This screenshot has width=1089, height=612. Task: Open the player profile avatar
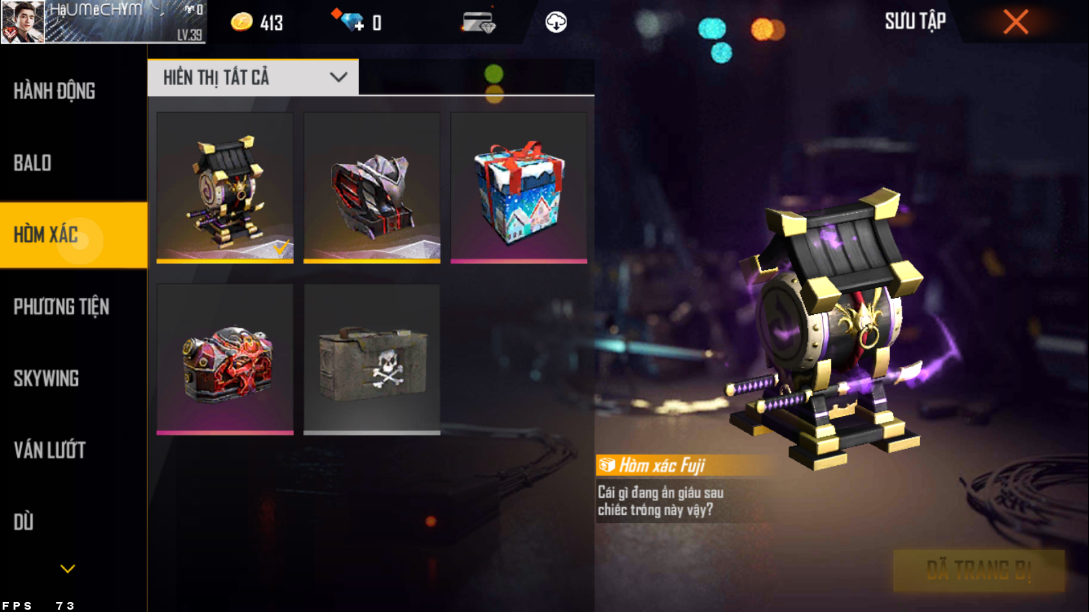tap(22, 22)
